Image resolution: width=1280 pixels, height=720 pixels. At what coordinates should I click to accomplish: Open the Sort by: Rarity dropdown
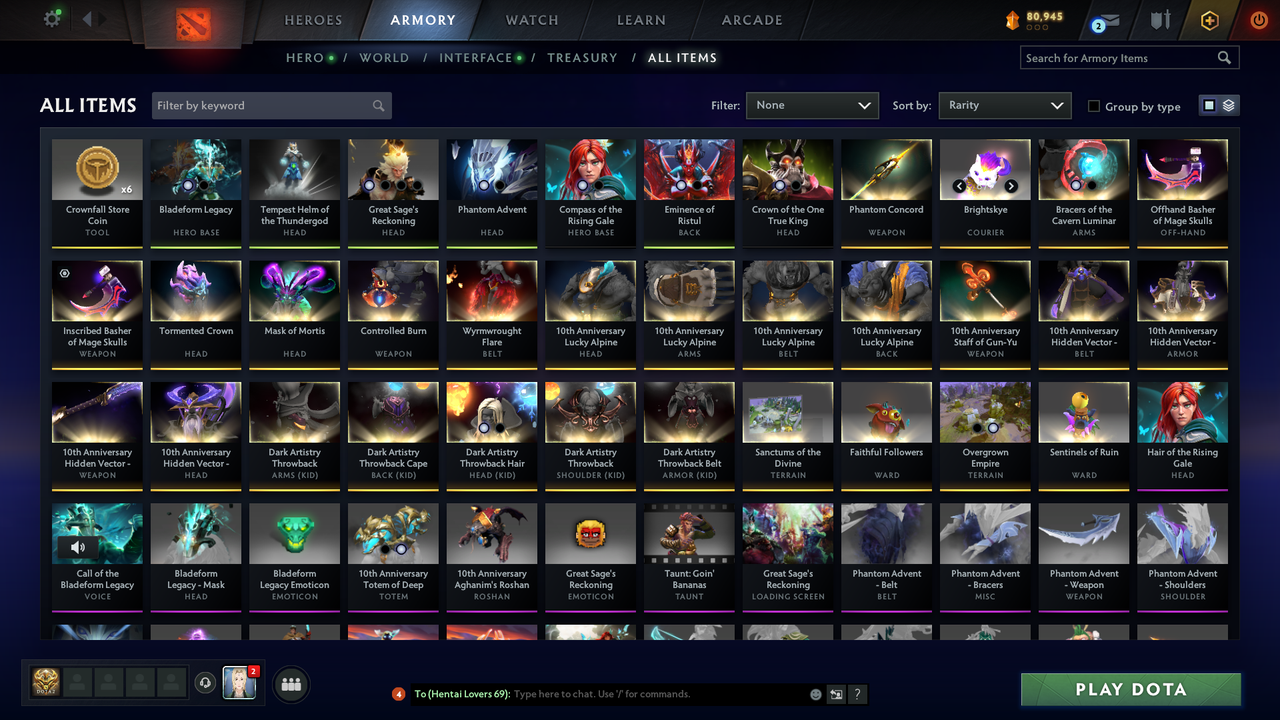coord(1004,104)
